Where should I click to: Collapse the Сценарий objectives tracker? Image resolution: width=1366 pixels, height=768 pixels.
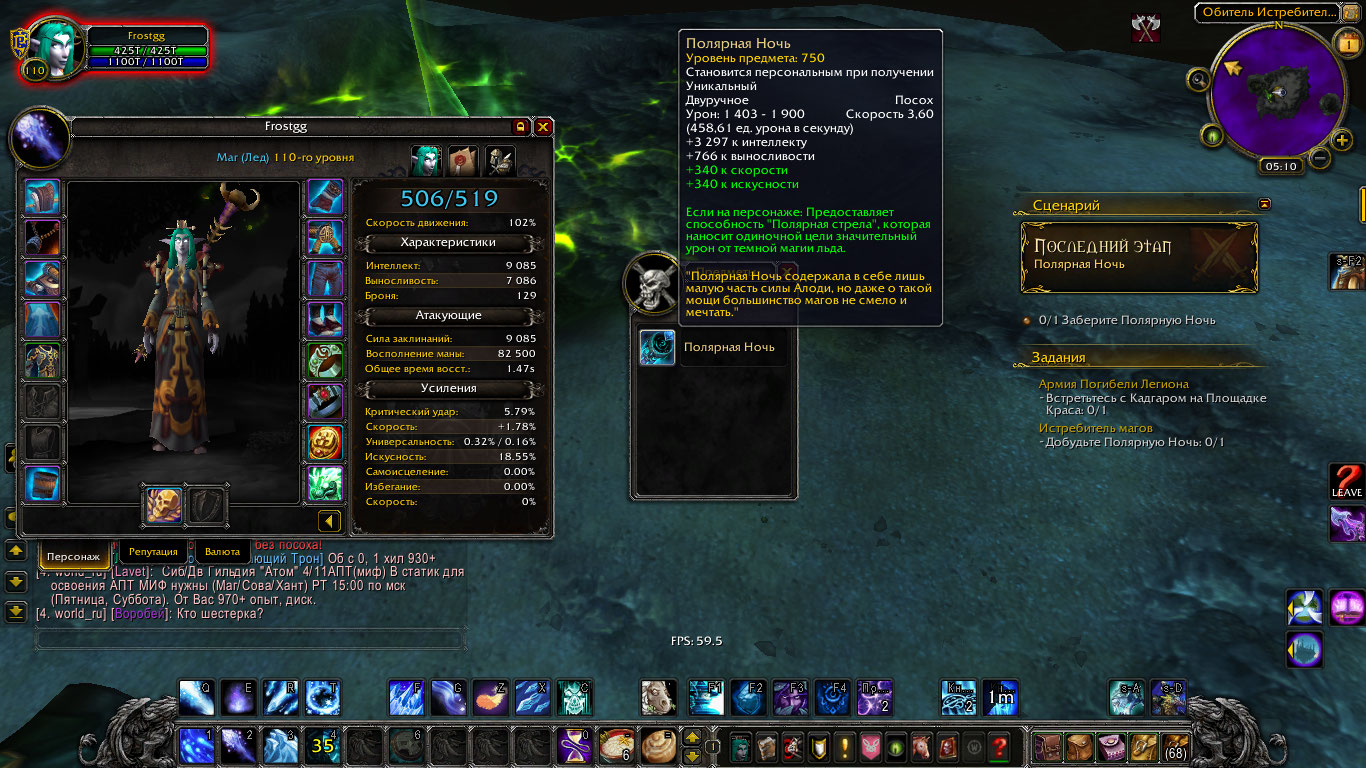pos(1265,204)
